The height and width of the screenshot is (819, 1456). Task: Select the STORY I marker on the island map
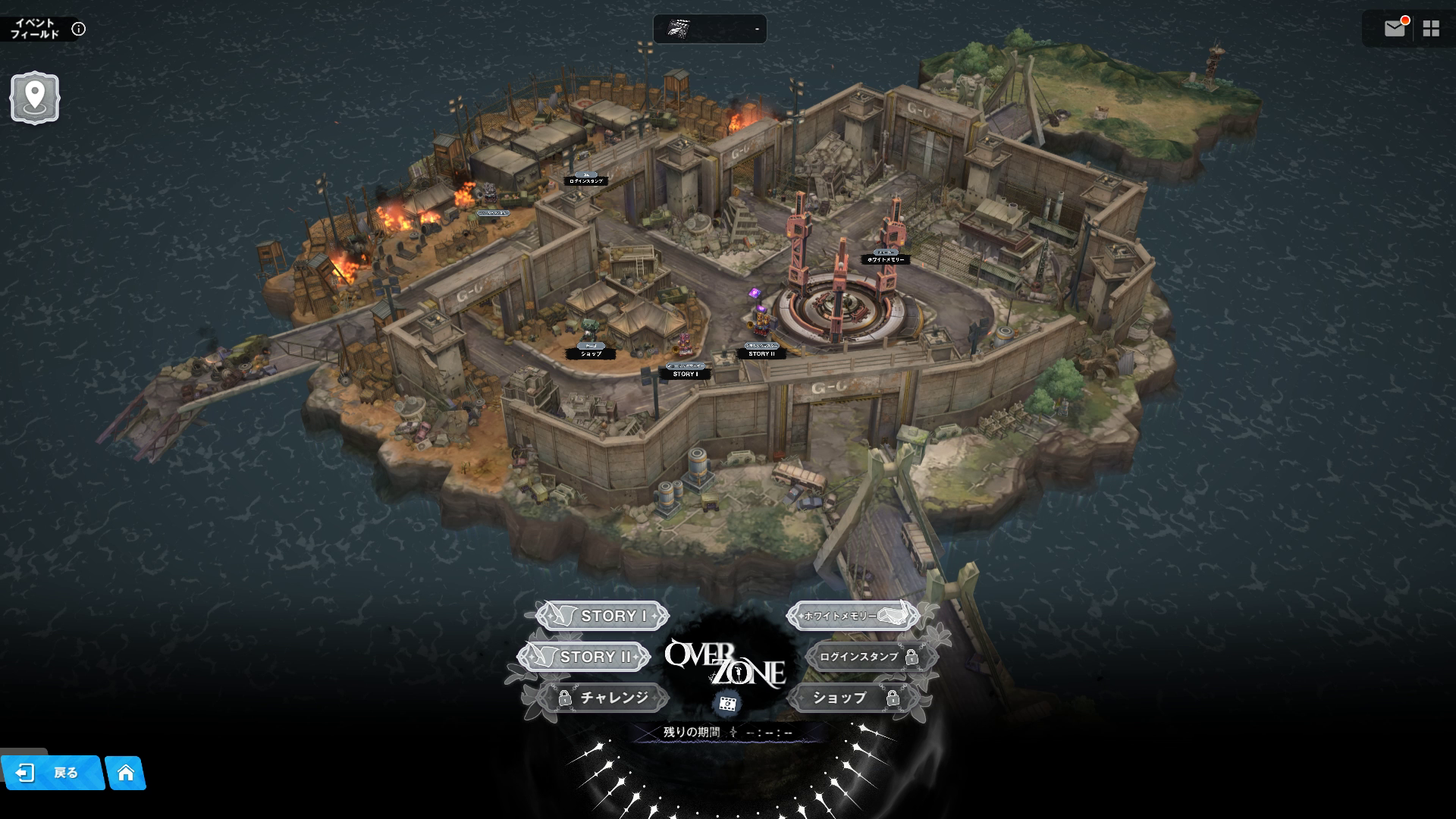pyautogui.click(x=686, y=373)
